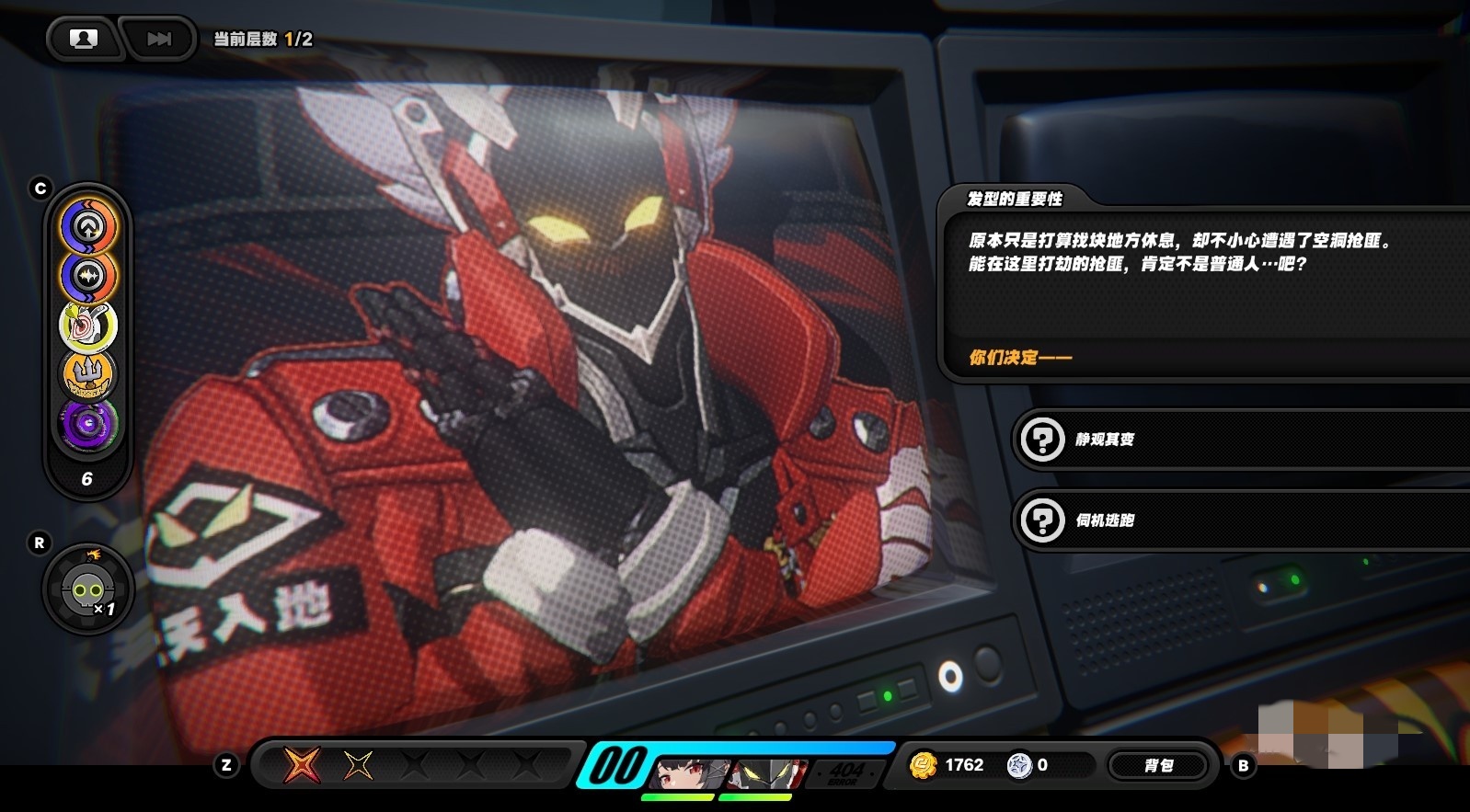Open the 背包 backpack
1470x812 pixels.
[x=1158, y=765]
